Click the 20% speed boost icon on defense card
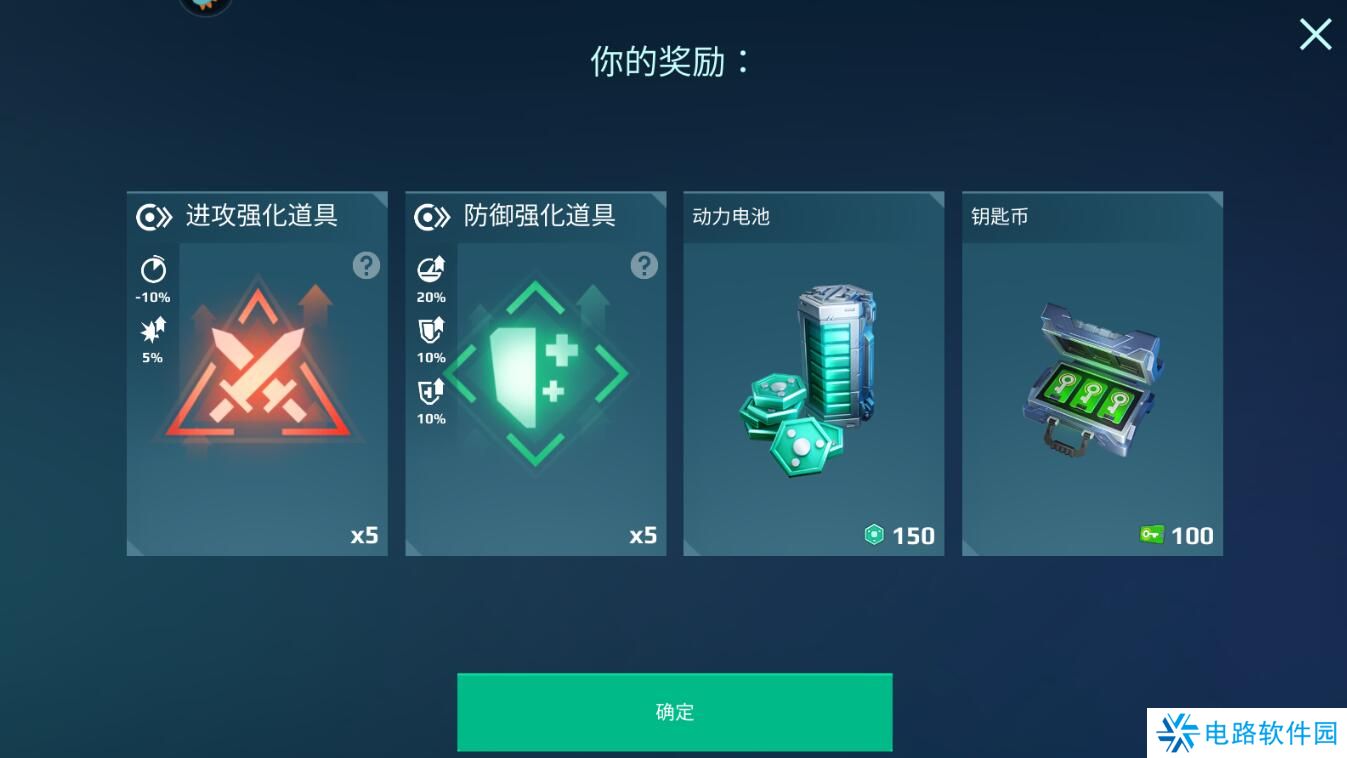The width and height of the screenshot is (1347, 758). tap(429, 270)
